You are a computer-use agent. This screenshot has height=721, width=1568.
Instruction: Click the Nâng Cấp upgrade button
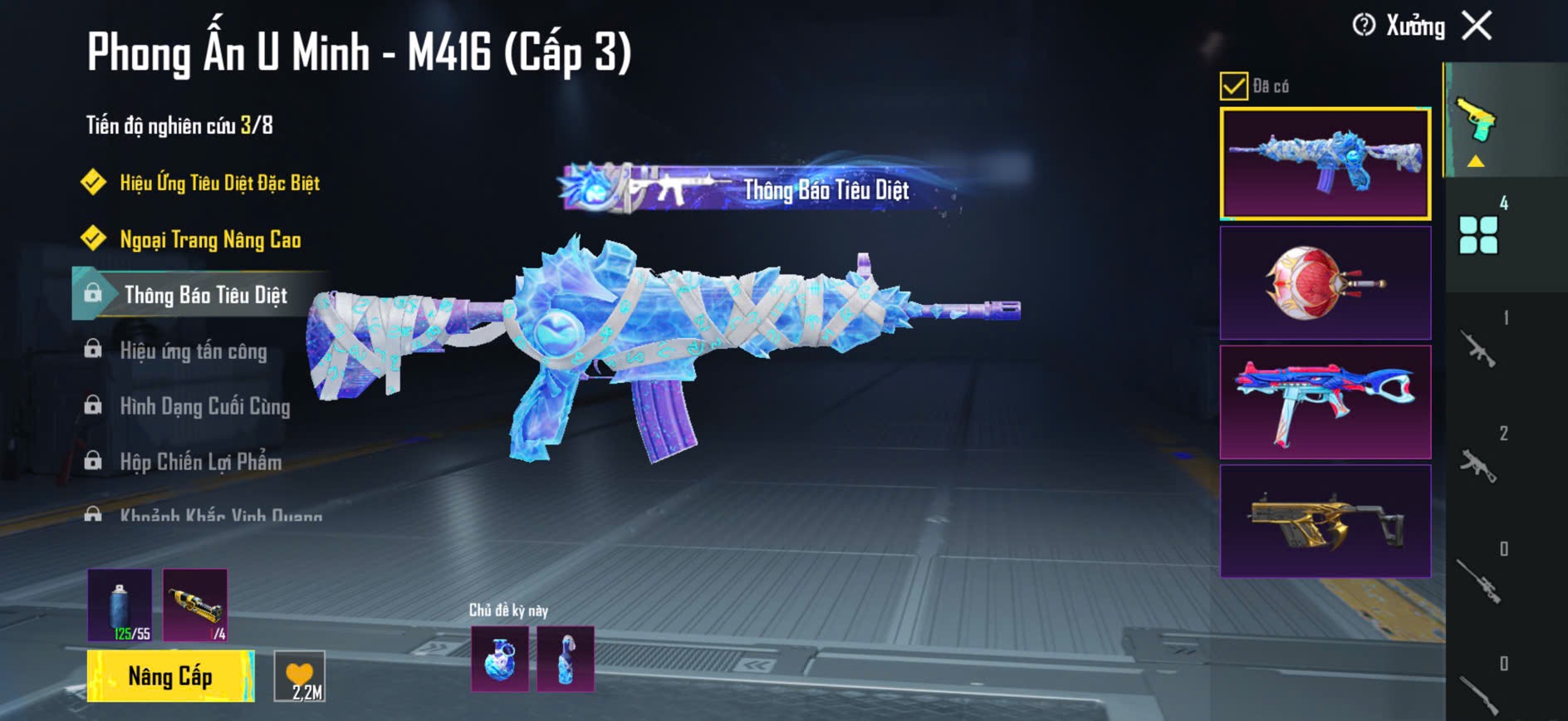tap(170, 676)
